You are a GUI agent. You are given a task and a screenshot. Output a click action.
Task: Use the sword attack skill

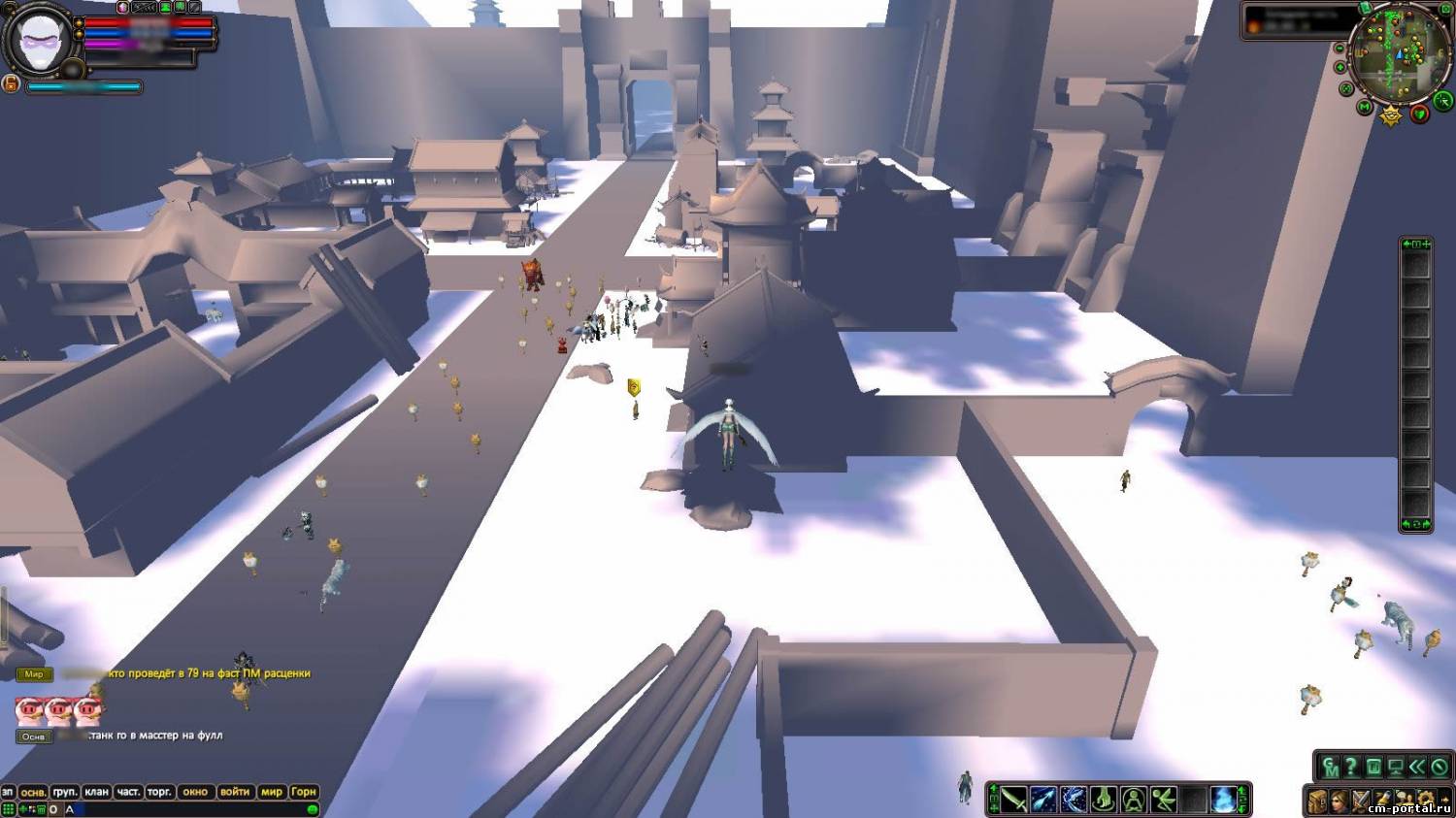point(1014,800)
